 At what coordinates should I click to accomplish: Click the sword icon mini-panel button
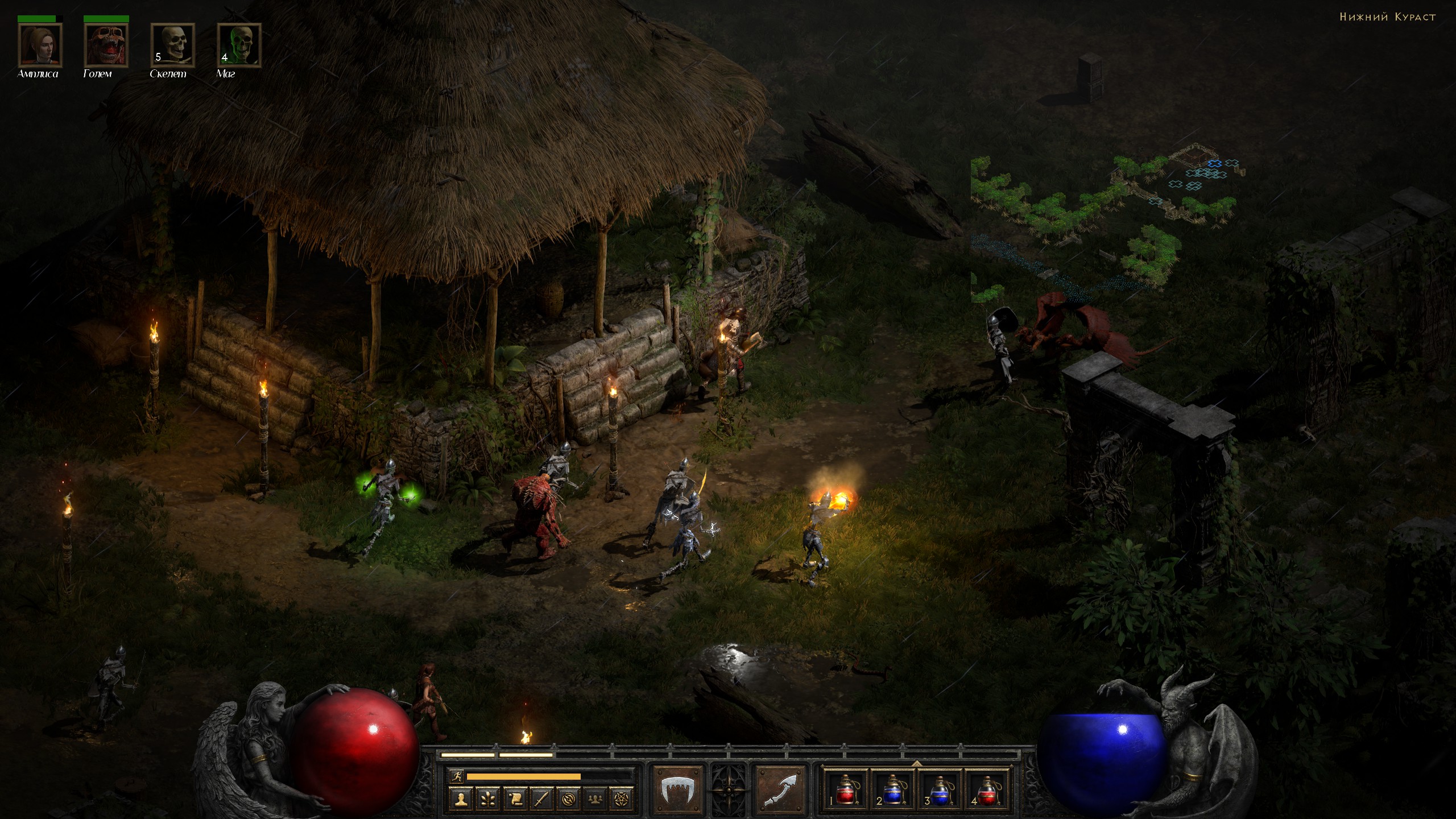[x=541, y=799]
